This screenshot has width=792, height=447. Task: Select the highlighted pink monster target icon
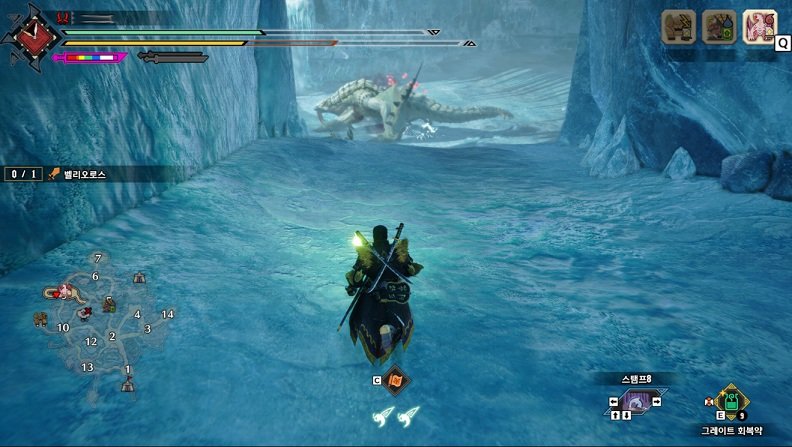coord(759,27)
